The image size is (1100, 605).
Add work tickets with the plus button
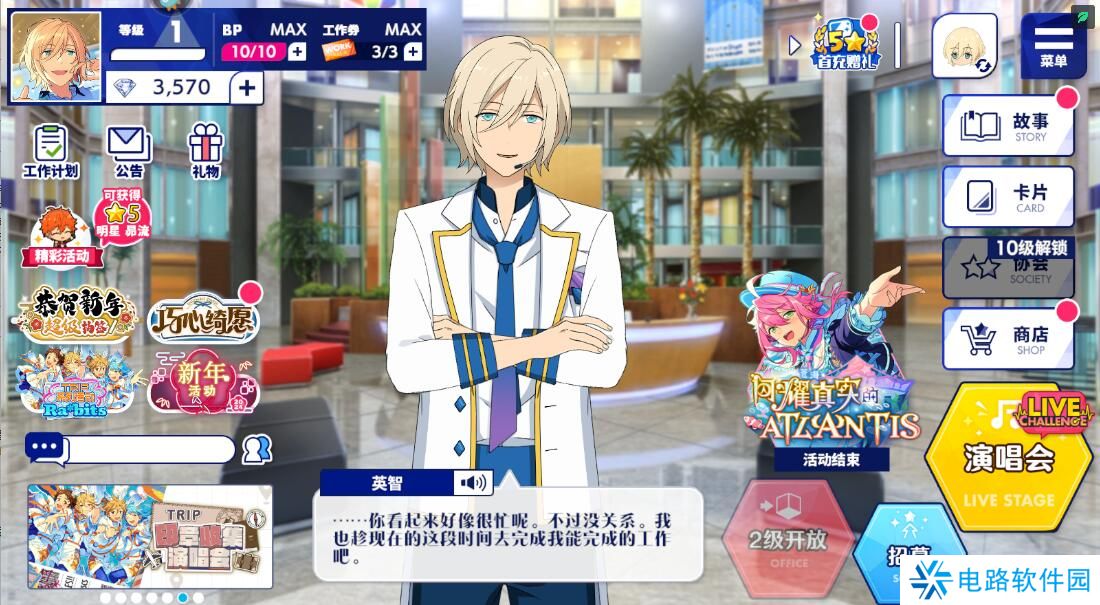(x=412, y=52)
